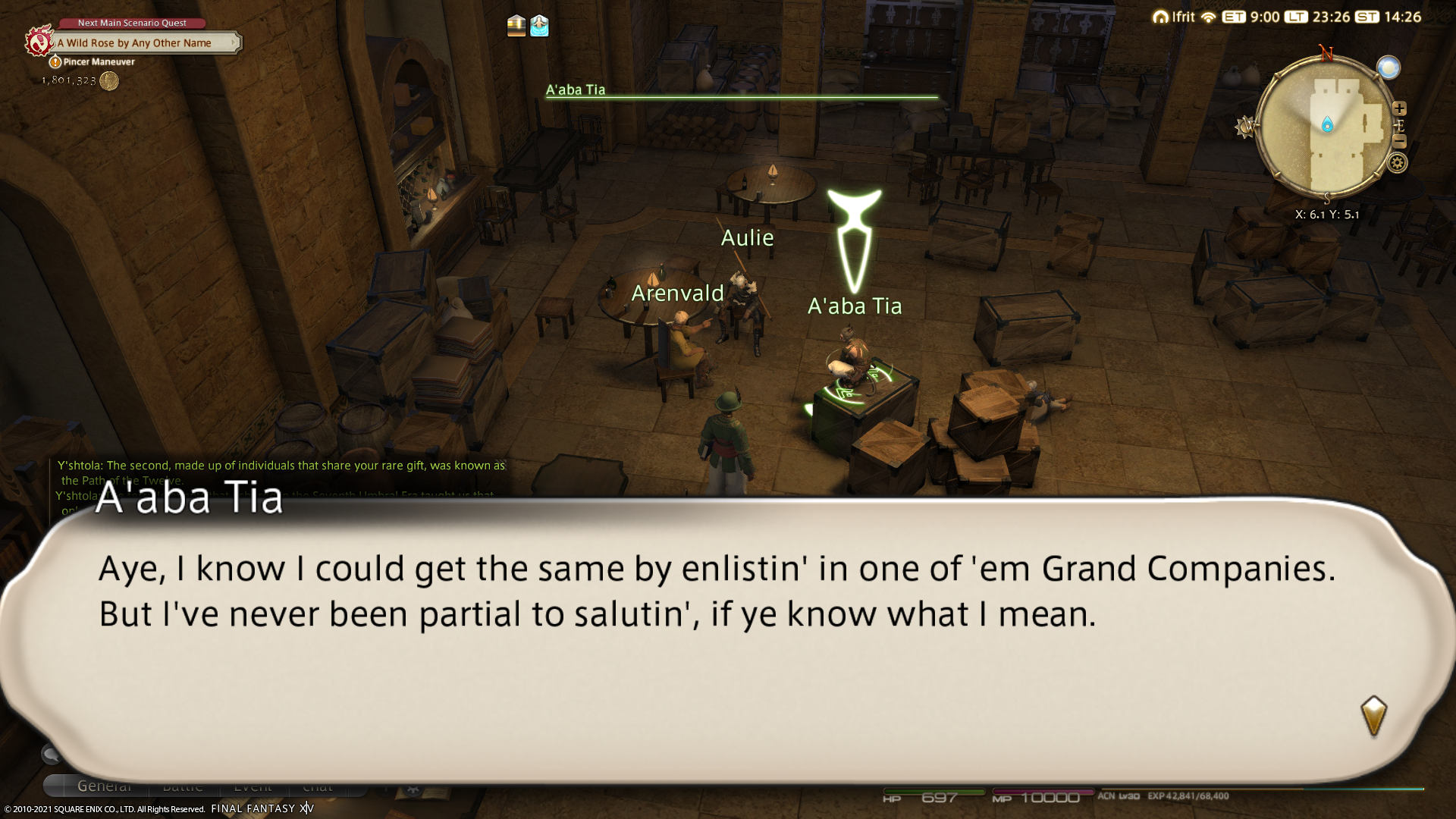Click the sun time-of-day icon on minimap
The height and width of the screenshot is (819, 1456).
1244,127
